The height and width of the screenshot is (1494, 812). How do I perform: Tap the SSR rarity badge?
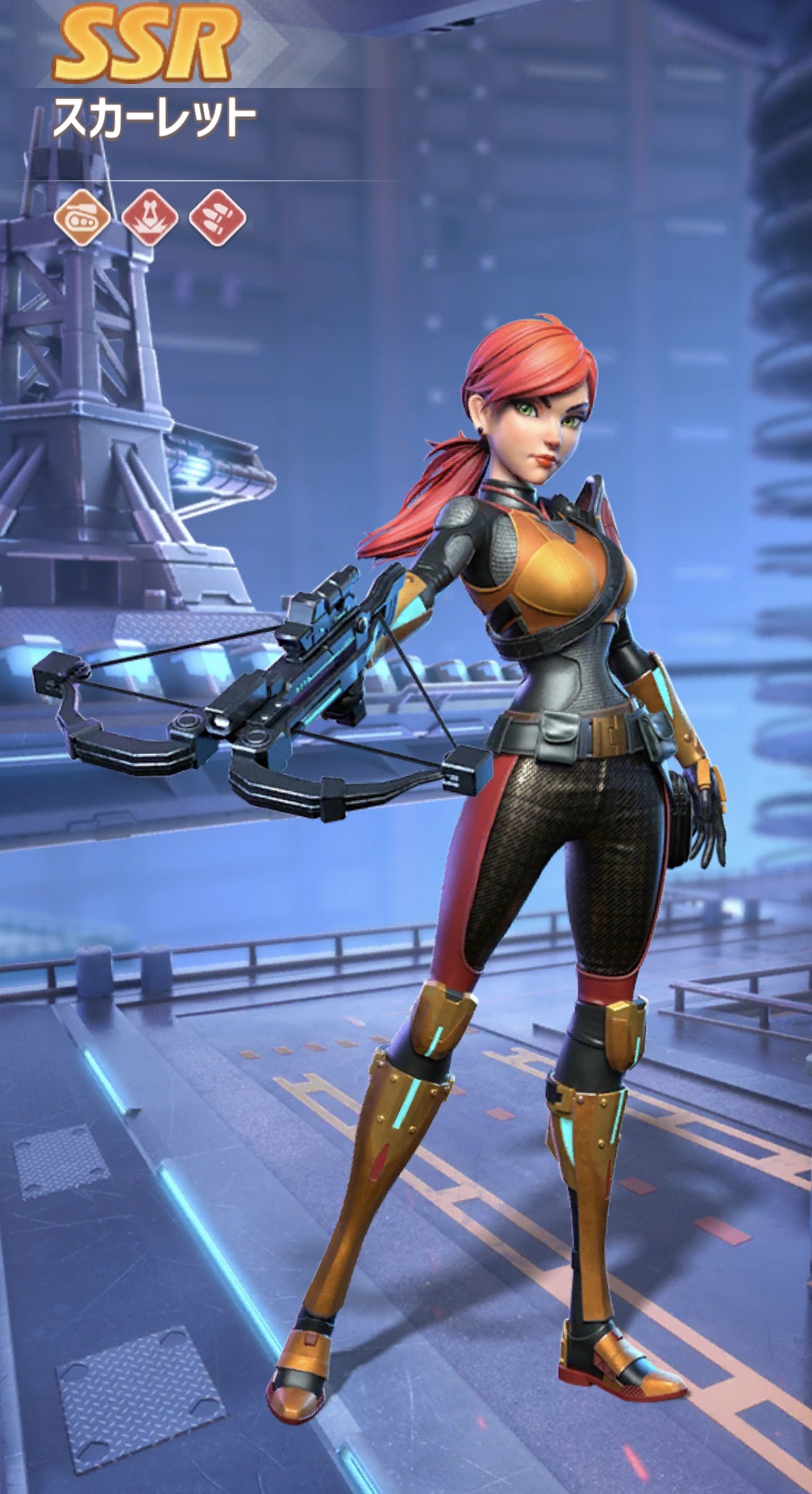[x=145, y=47]
